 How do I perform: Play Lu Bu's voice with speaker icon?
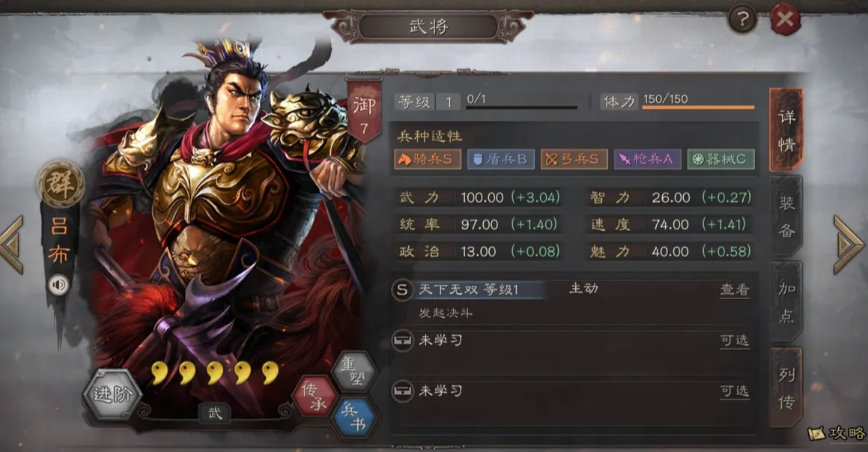point(59,286)
